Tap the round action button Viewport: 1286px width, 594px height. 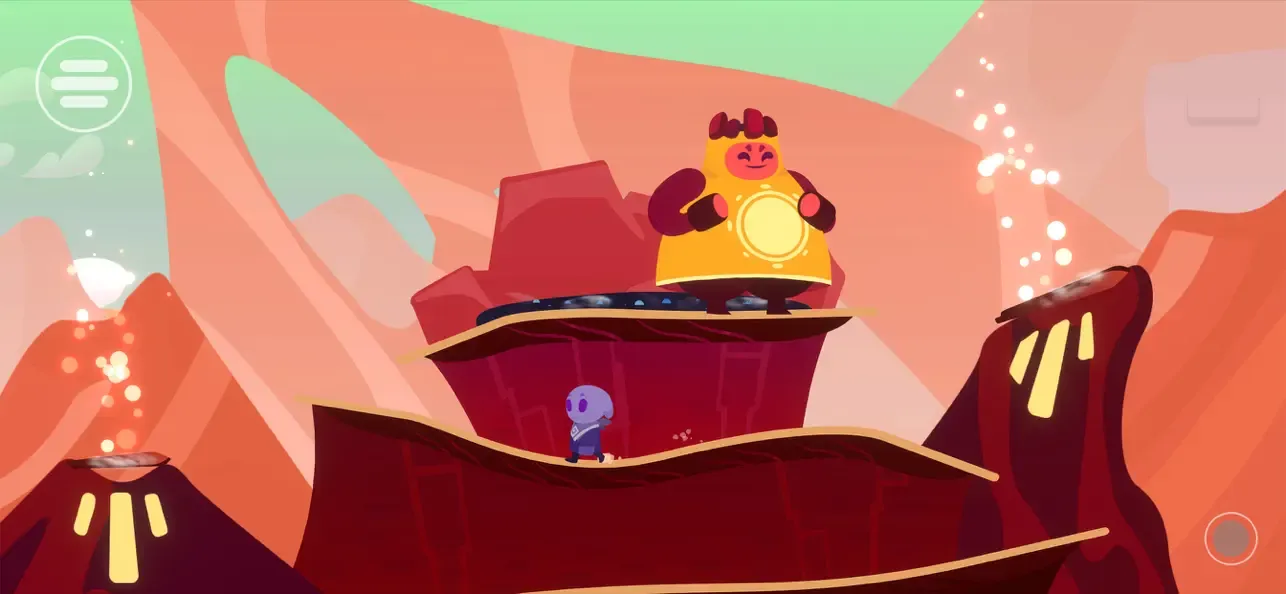[1230, 539]
